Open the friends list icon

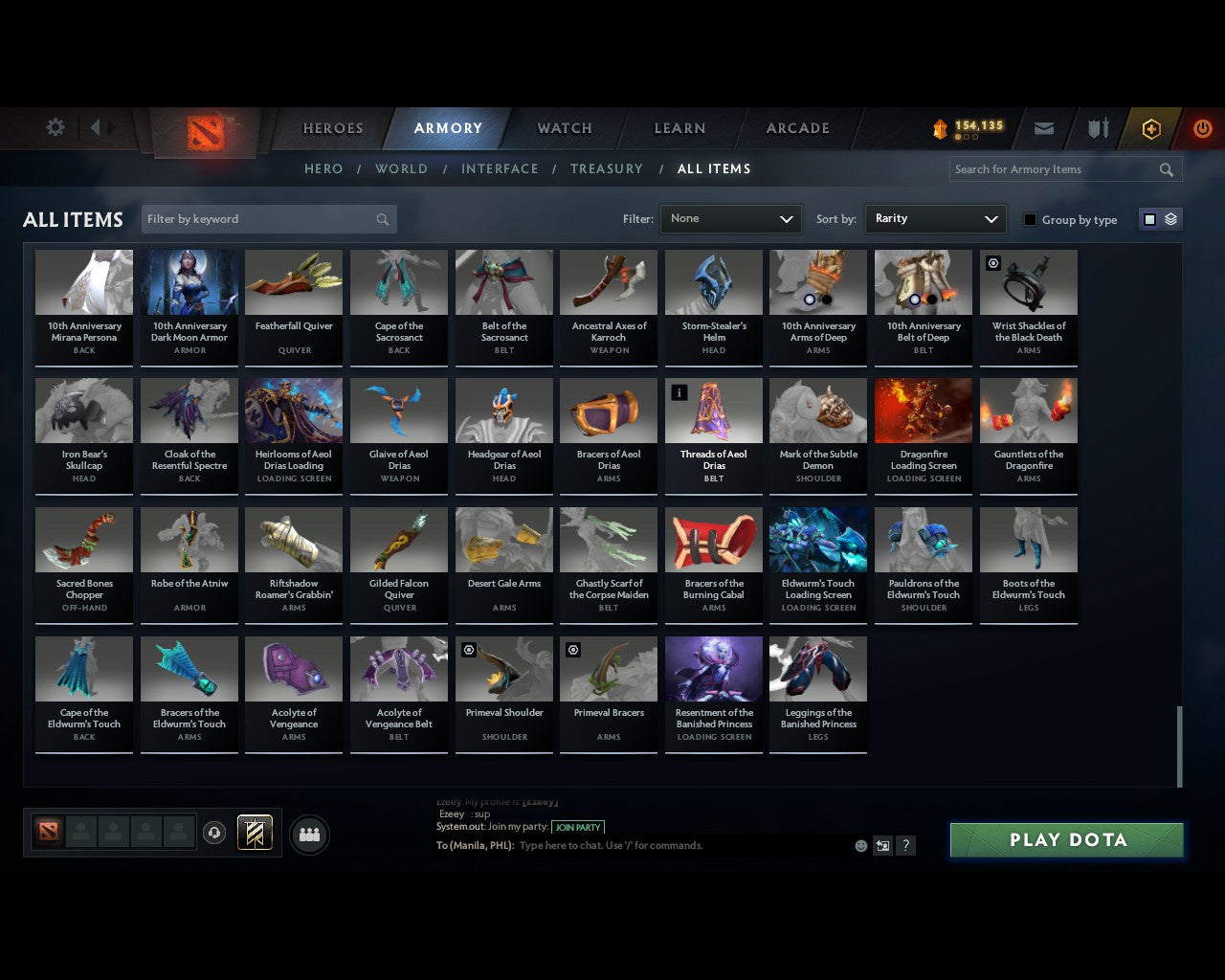click(308, 835)
